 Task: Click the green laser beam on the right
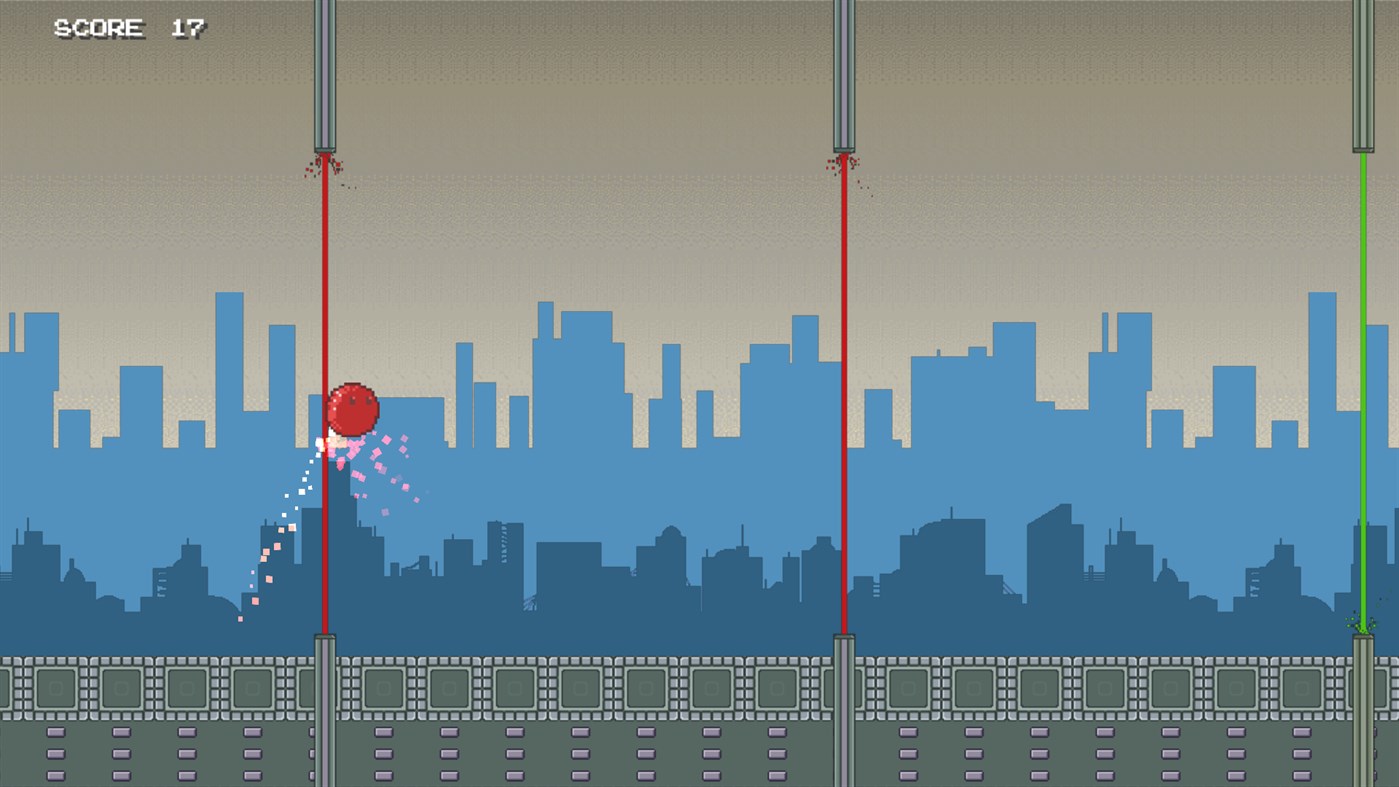point(1363,400)
